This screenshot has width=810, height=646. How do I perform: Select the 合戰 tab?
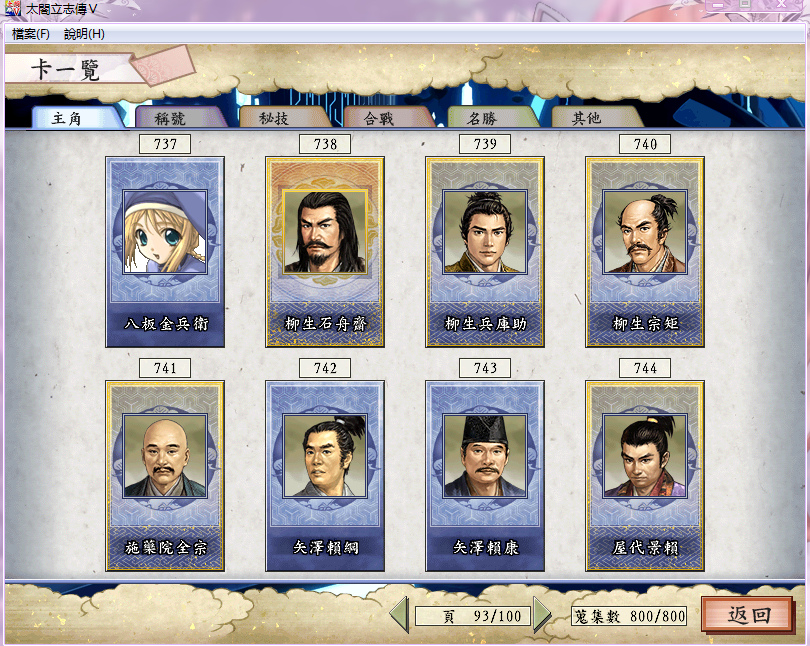[378, 118]
